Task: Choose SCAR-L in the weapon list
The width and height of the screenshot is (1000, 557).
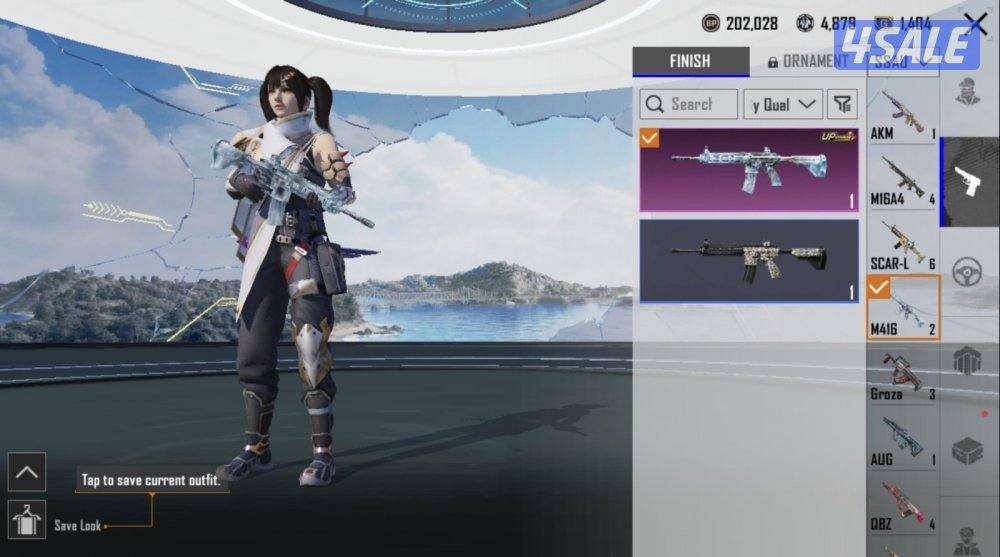Action: coord(902,244)
